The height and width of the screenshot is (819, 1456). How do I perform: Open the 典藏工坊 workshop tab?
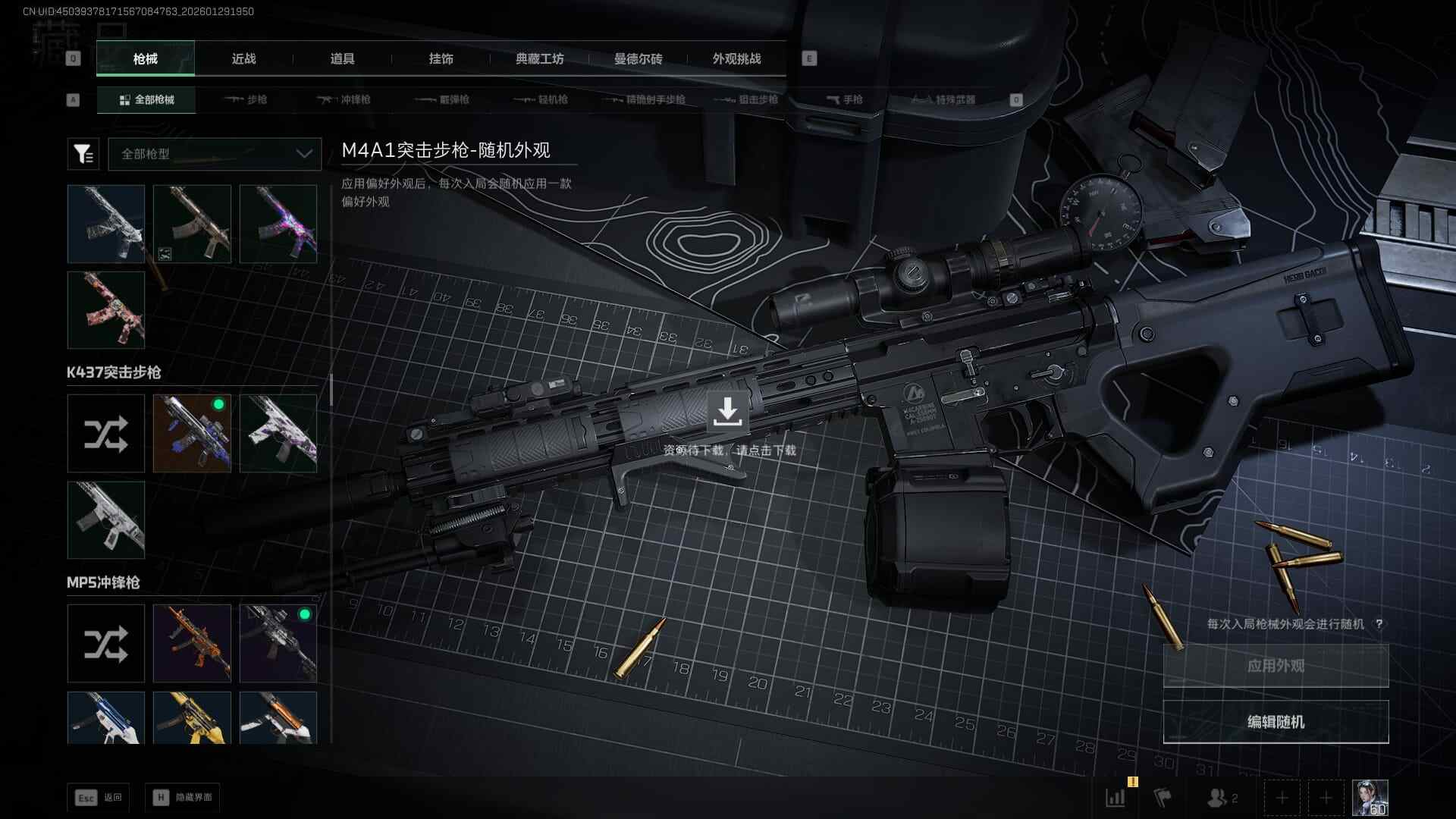point(539,58)
